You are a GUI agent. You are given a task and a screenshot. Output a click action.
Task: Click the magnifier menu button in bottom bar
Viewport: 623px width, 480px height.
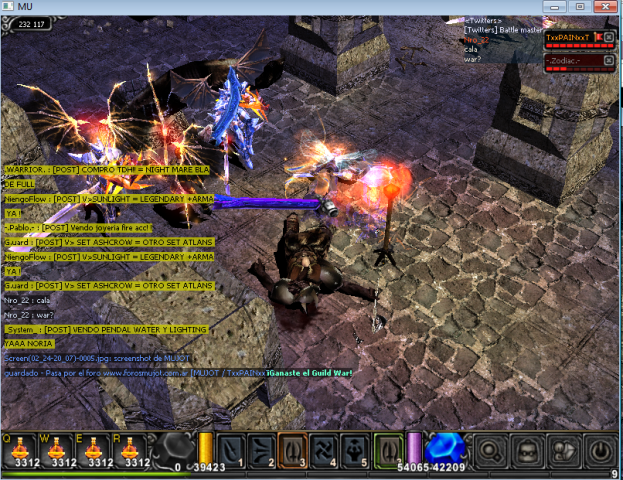[x=491, y=451]
